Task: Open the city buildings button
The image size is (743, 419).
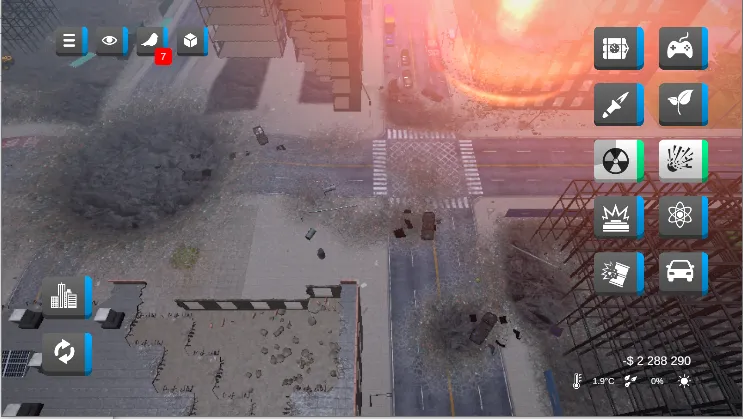Action: 64,297
